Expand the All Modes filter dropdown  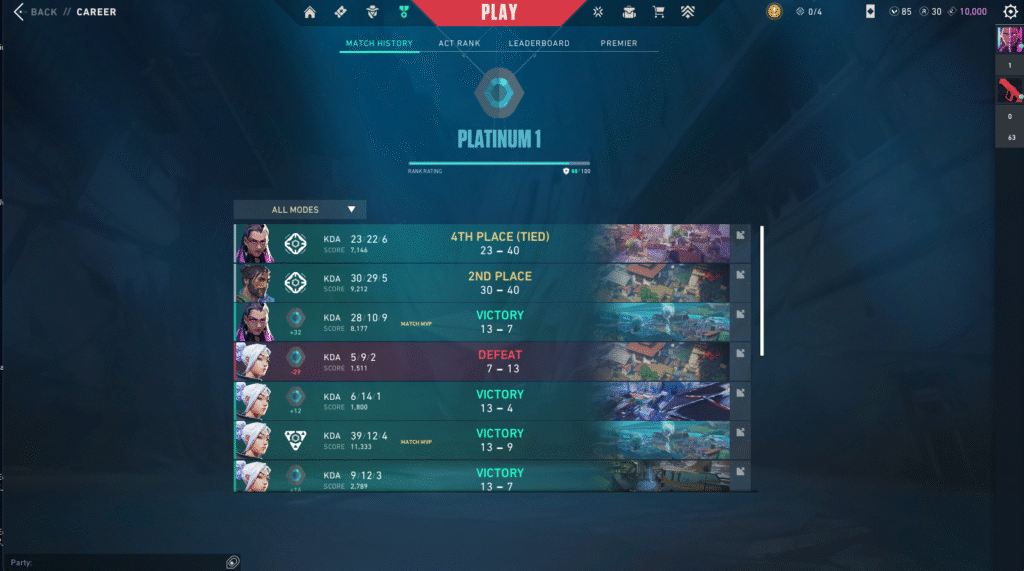(300, 210)
